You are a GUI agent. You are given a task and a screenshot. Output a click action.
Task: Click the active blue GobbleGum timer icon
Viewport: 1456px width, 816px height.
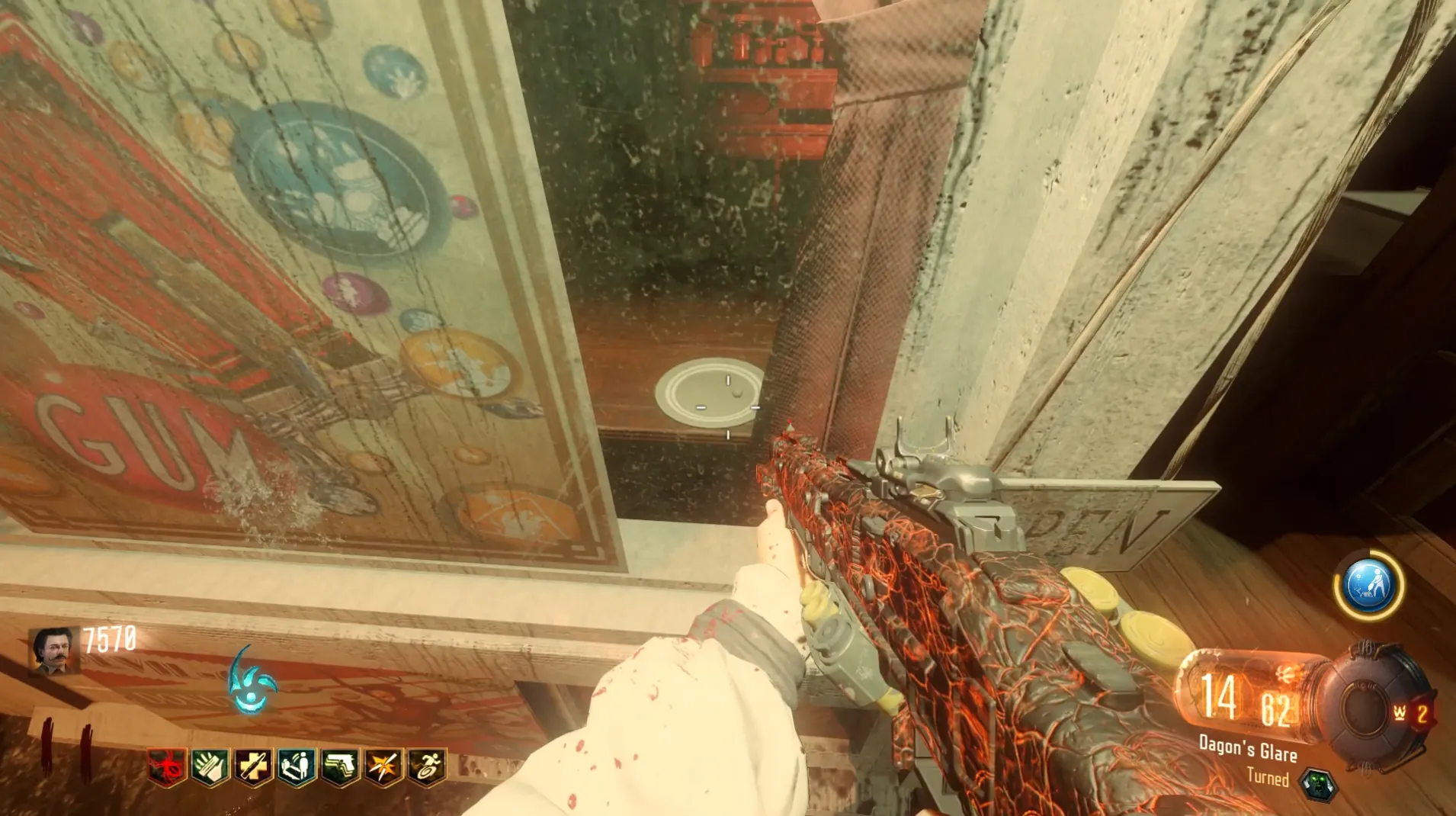pos(1368,586)
